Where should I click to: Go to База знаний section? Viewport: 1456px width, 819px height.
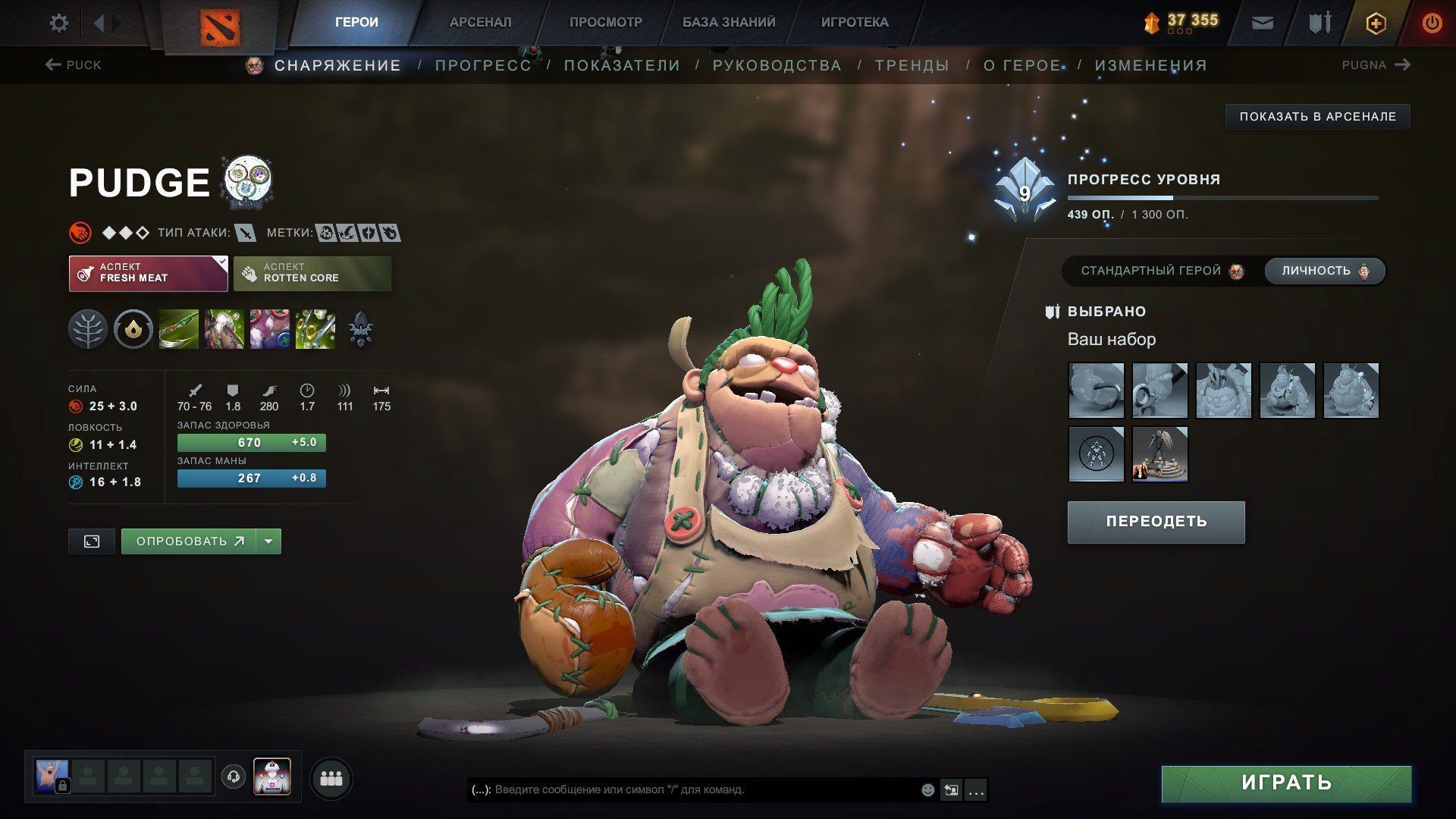tap(728, 23)
